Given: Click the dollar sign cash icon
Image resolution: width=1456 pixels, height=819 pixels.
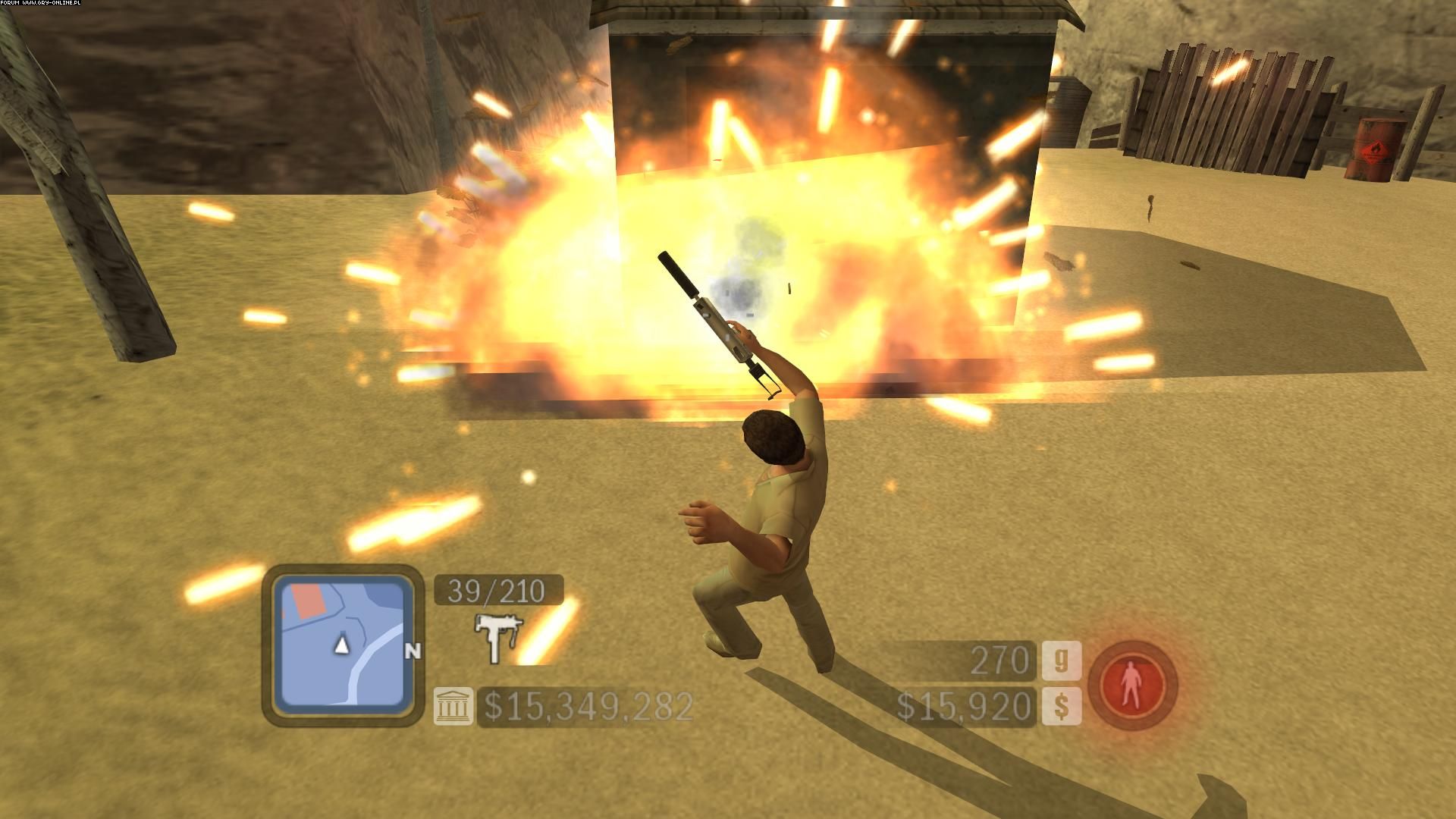Looking at the screenshot, I should tap(1062, 705).
